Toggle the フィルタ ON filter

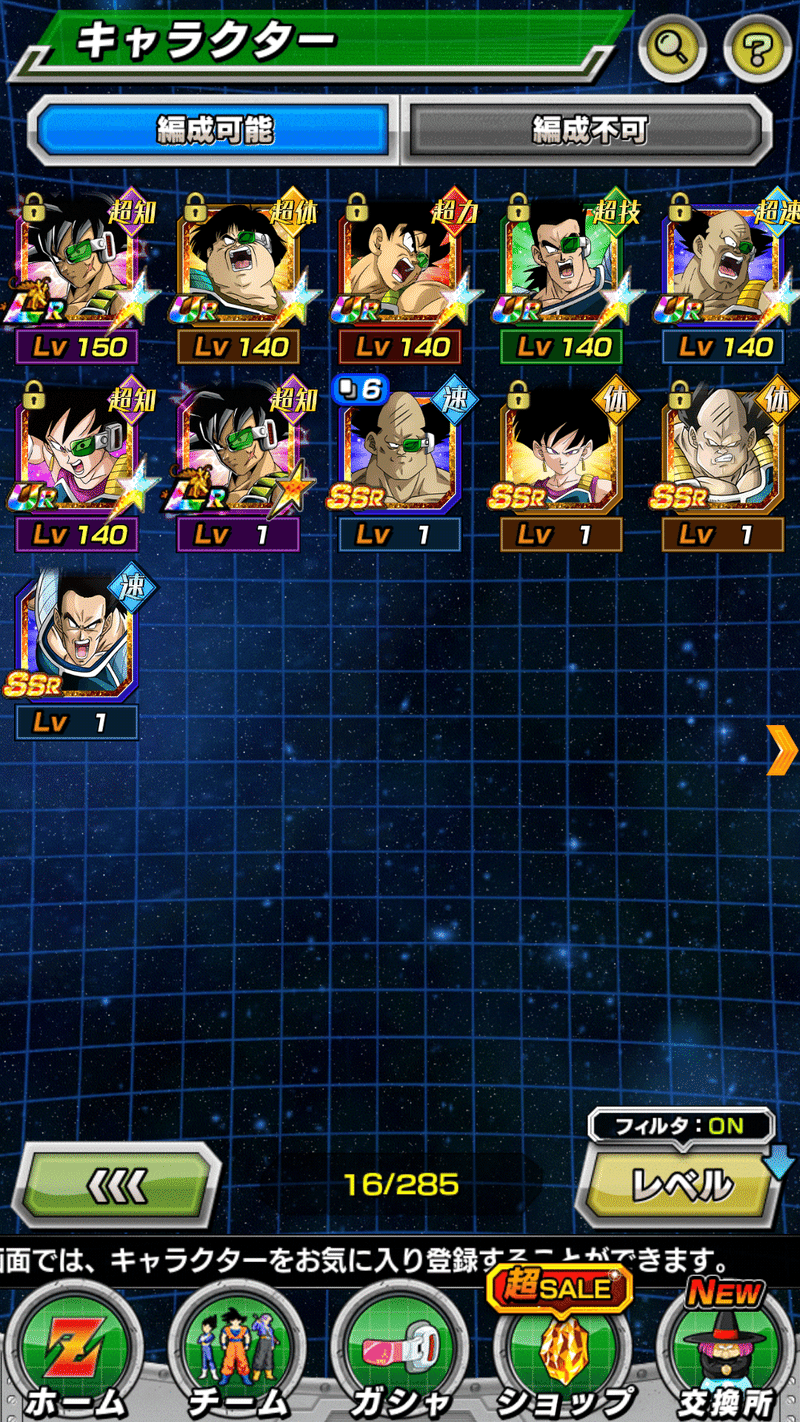(x=681, y=1125)
